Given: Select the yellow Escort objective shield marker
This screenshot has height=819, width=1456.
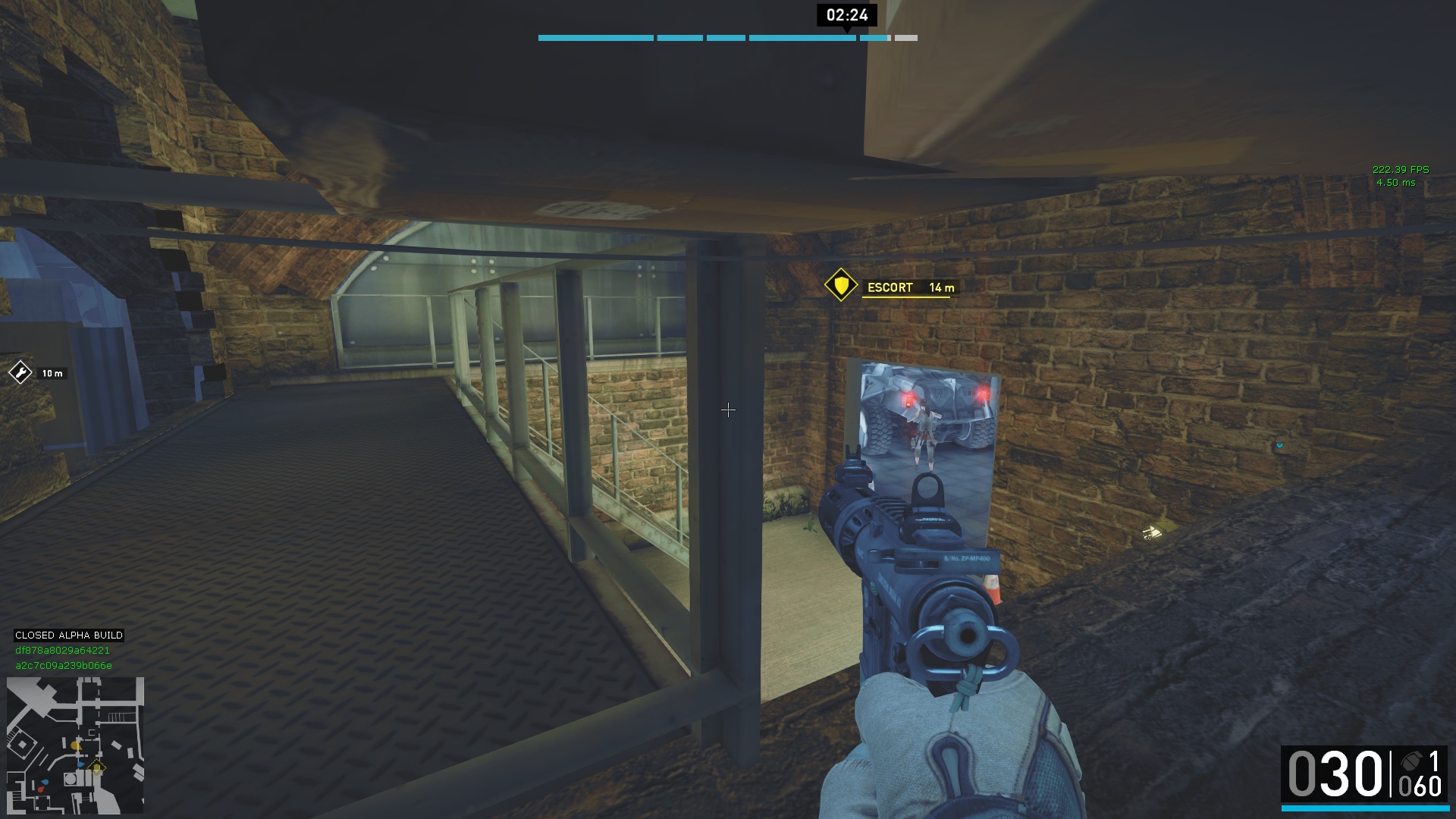Looking at the screenshot, I should coord(840,286).
